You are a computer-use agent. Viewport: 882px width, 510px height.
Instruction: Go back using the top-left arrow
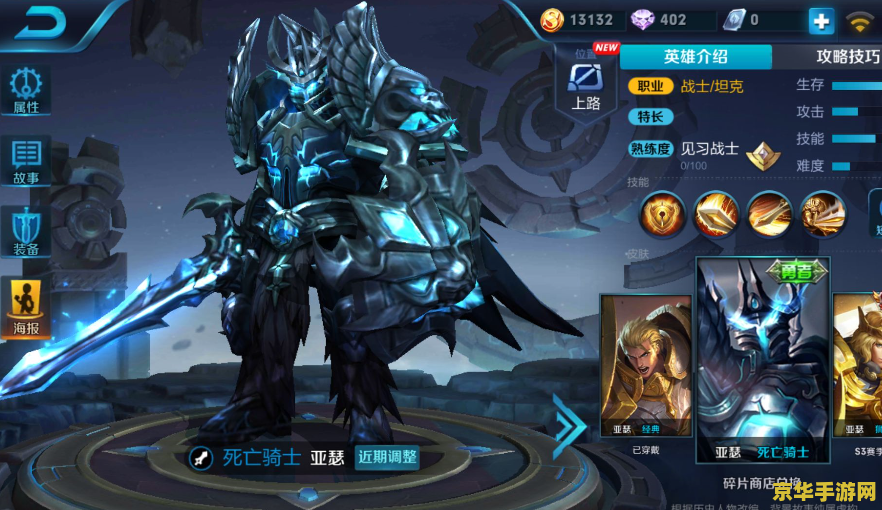[x=40, y=22]
